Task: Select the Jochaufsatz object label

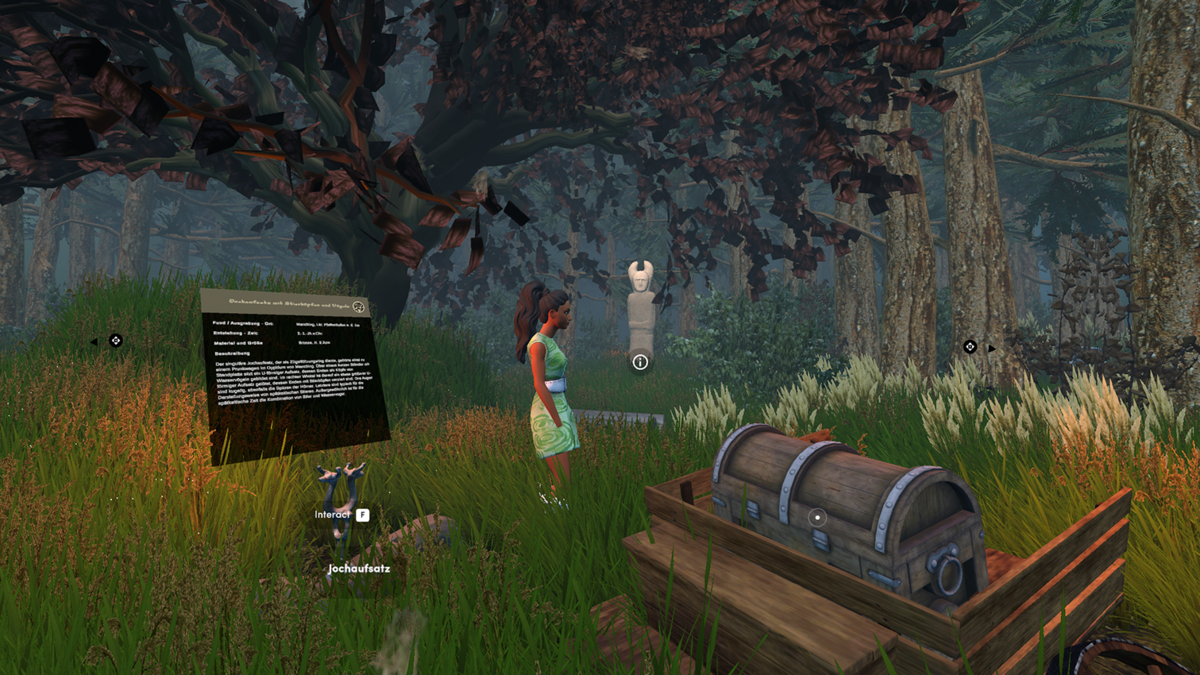Action: 359,569
